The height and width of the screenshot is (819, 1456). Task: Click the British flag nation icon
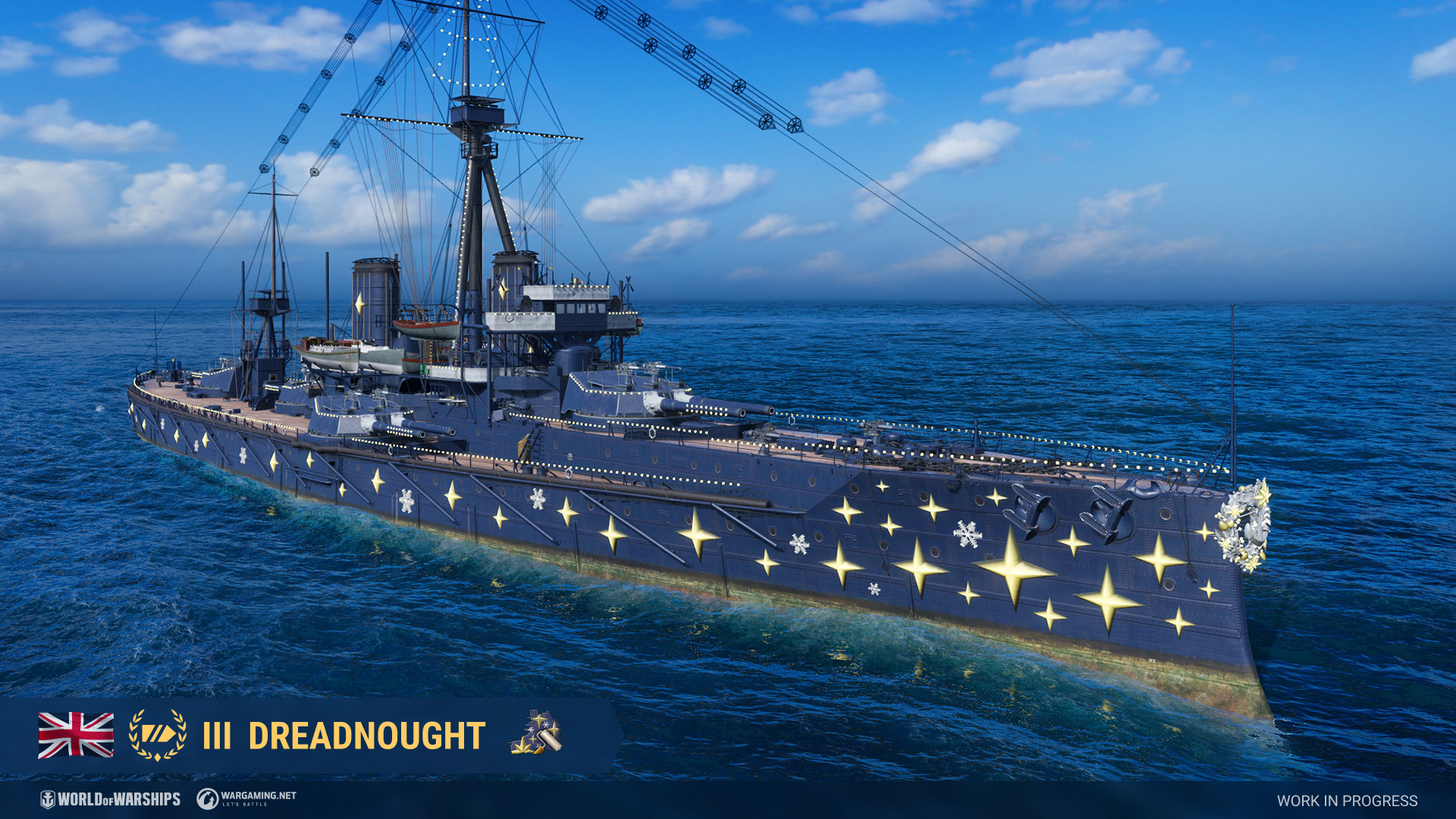76,735
